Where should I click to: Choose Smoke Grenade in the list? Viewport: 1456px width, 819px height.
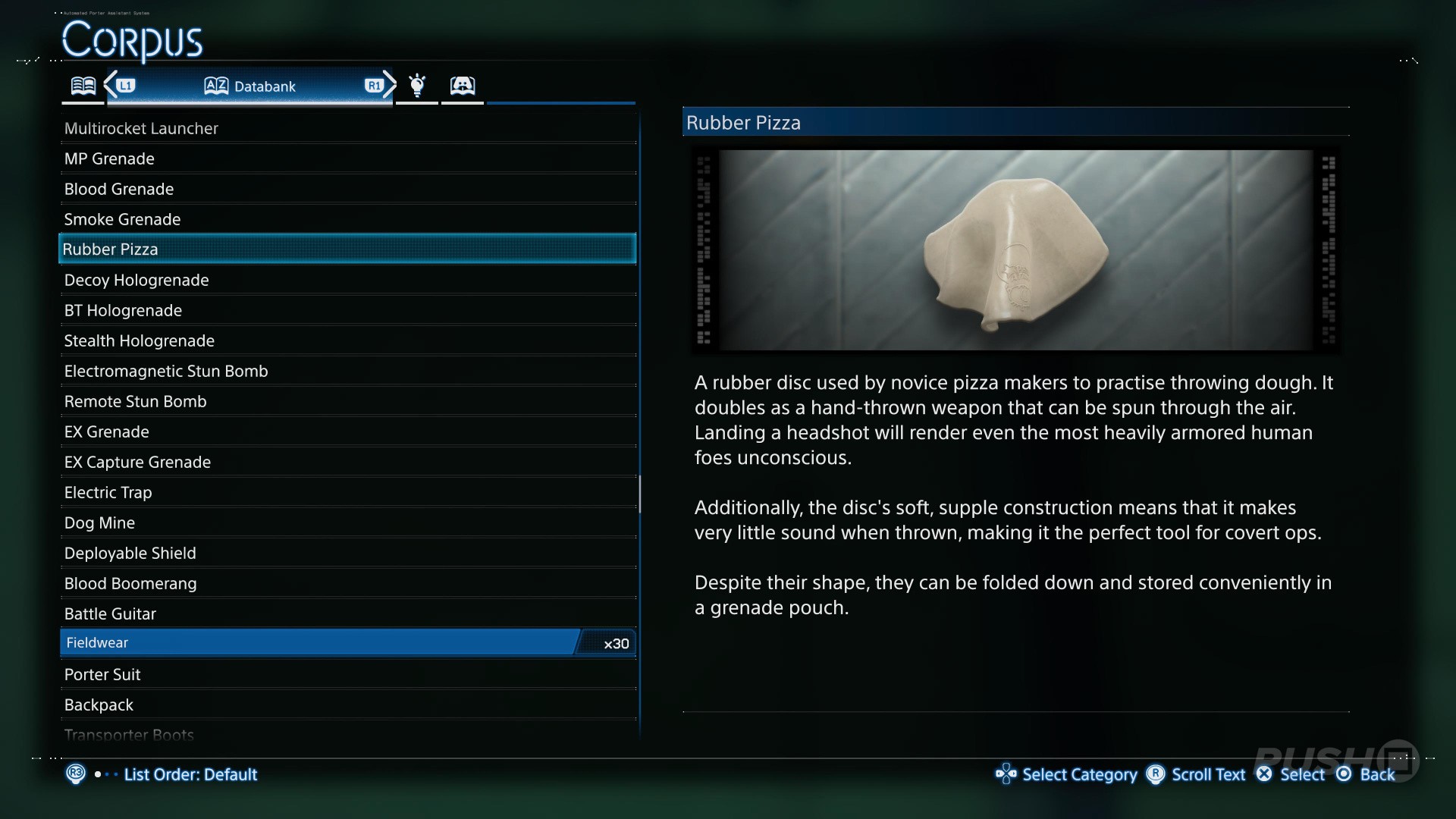pos(122,219)
